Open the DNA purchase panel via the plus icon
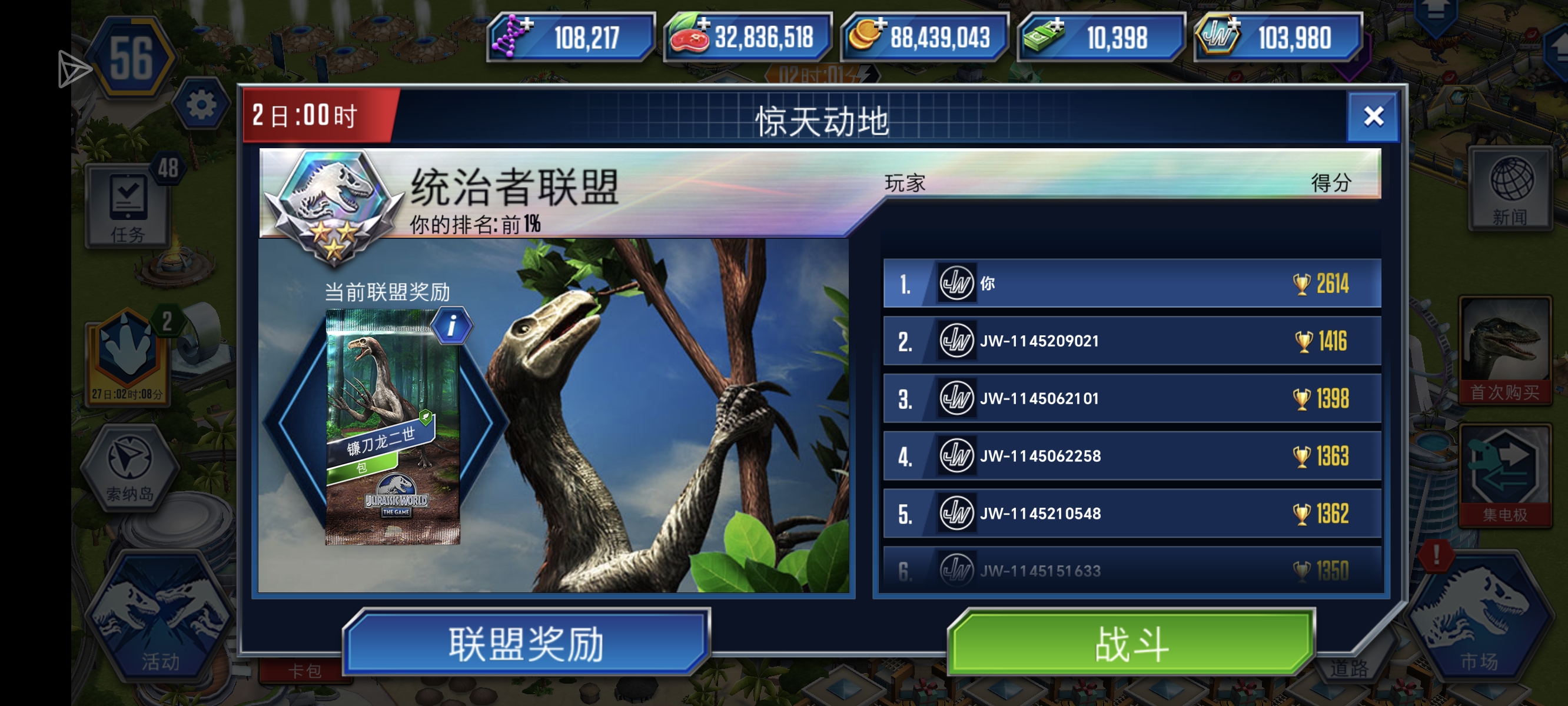The image size is (1568, 706). 527,24
